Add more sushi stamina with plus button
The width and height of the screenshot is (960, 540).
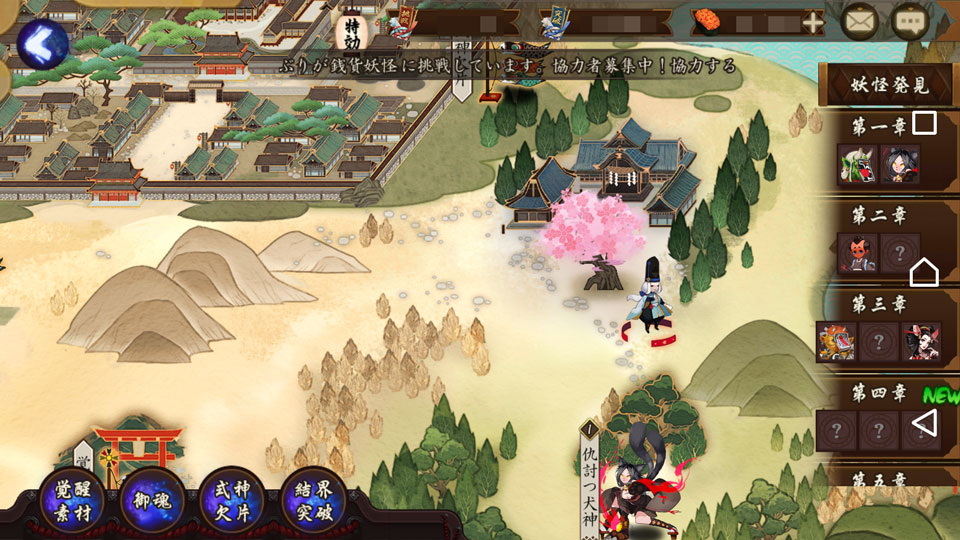click(813, 22)
